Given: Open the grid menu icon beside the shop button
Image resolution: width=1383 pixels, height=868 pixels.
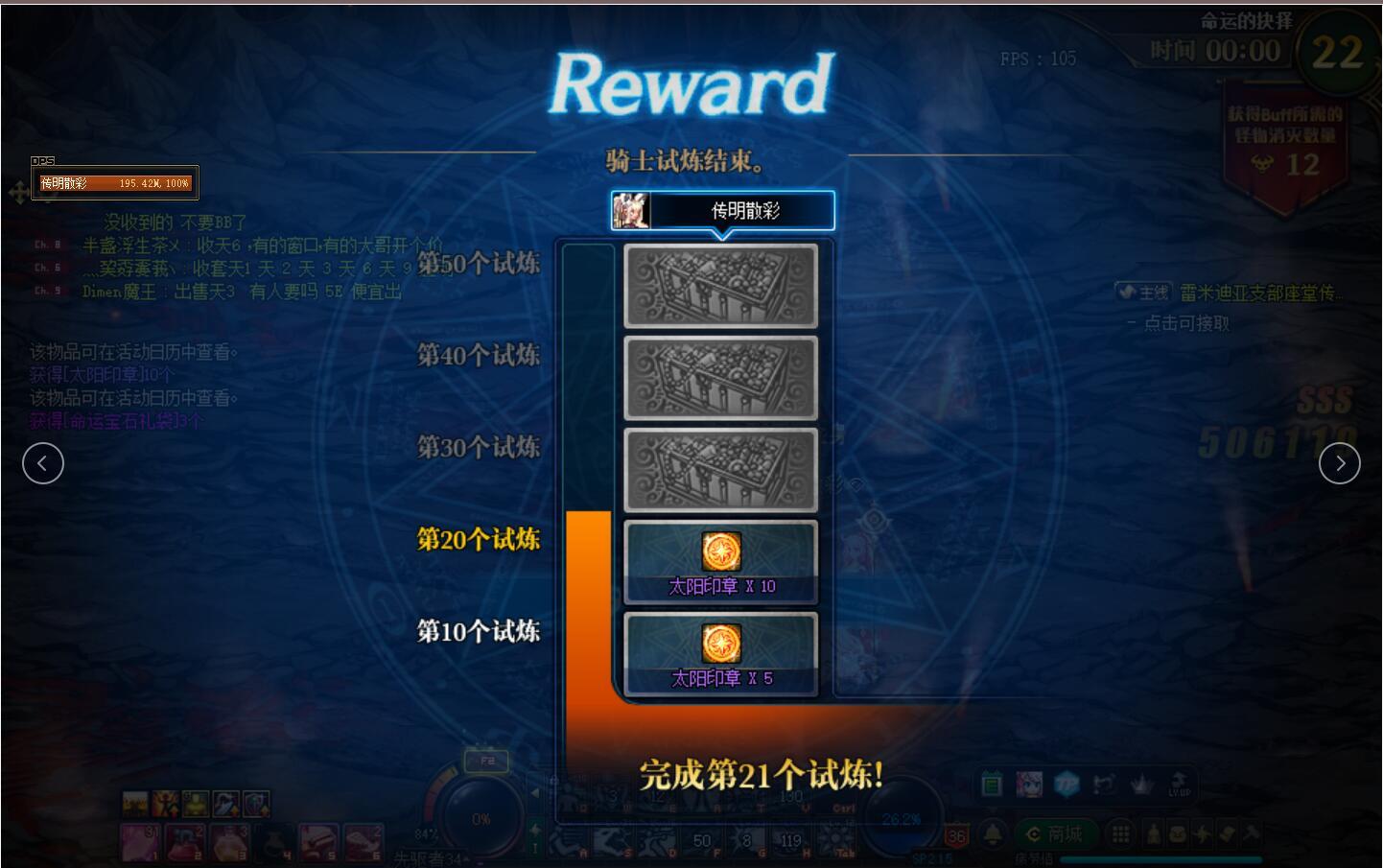Looking at the screenshot, I should [1120, 834].
